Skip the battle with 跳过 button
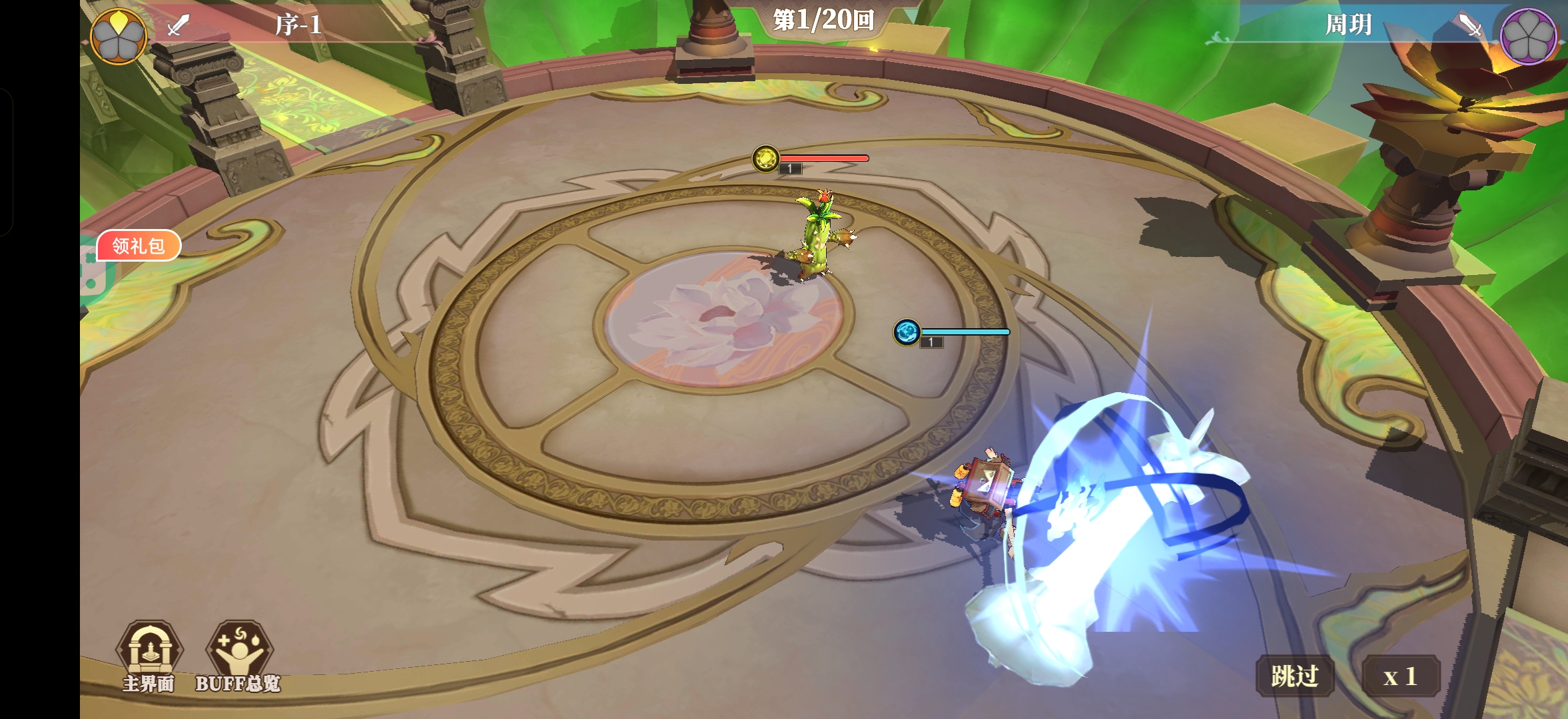1568x719 pixels. click(1294, 676)
